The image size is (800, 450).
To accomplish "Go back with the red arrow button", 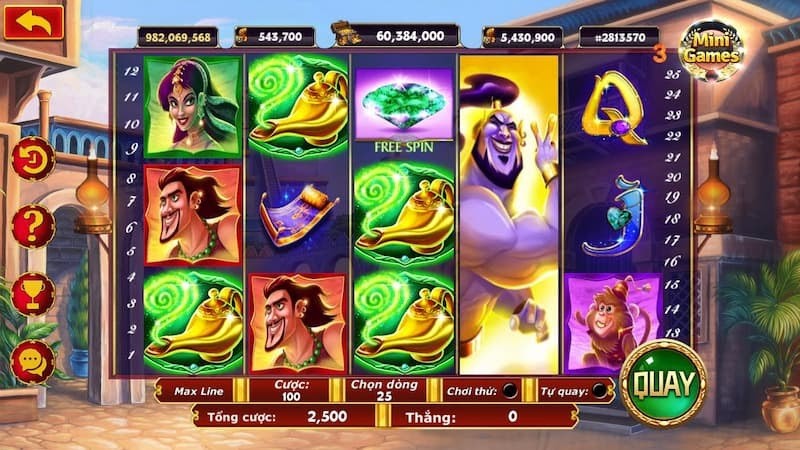I will (x=33, y=22).
